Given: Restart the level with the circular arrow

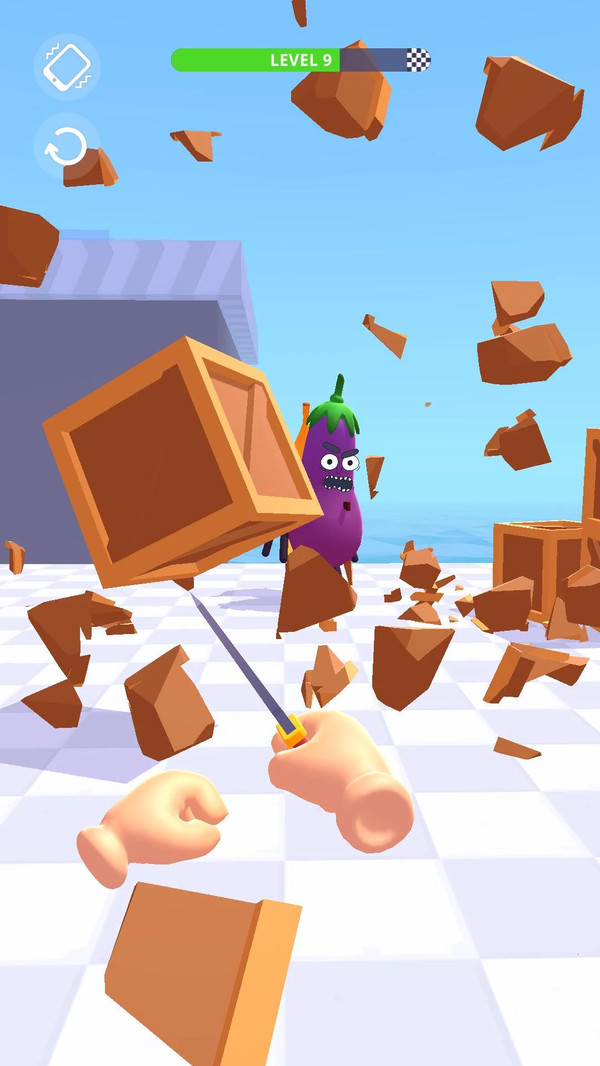Looking at the screenshot, I should [x=67, y=146].
